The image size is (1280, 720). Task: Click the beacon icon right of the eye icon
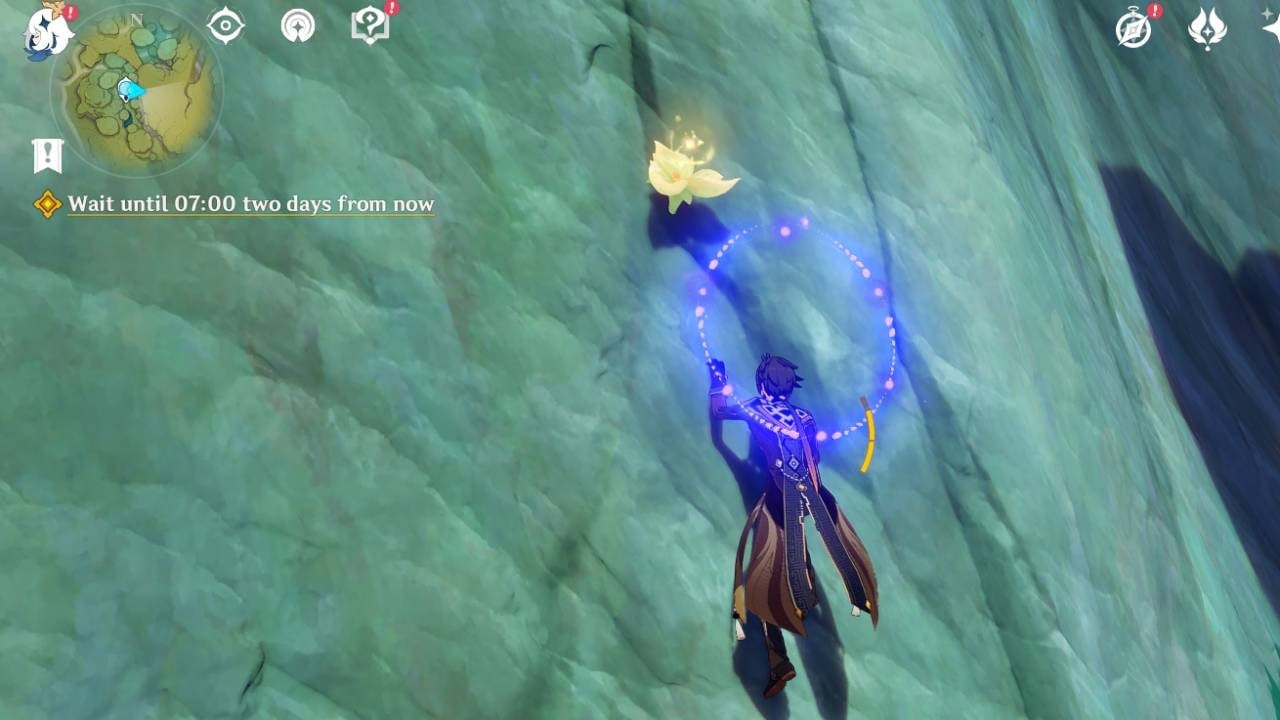297,25
